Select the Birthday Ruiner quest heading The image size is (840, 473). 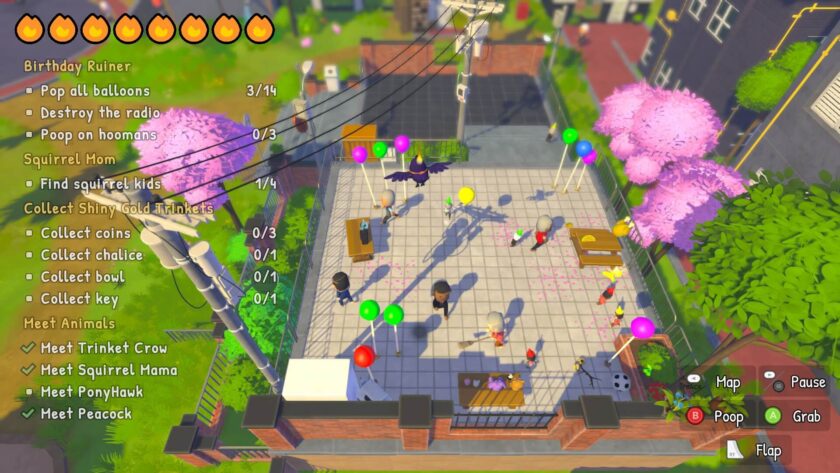click(77, 66)
